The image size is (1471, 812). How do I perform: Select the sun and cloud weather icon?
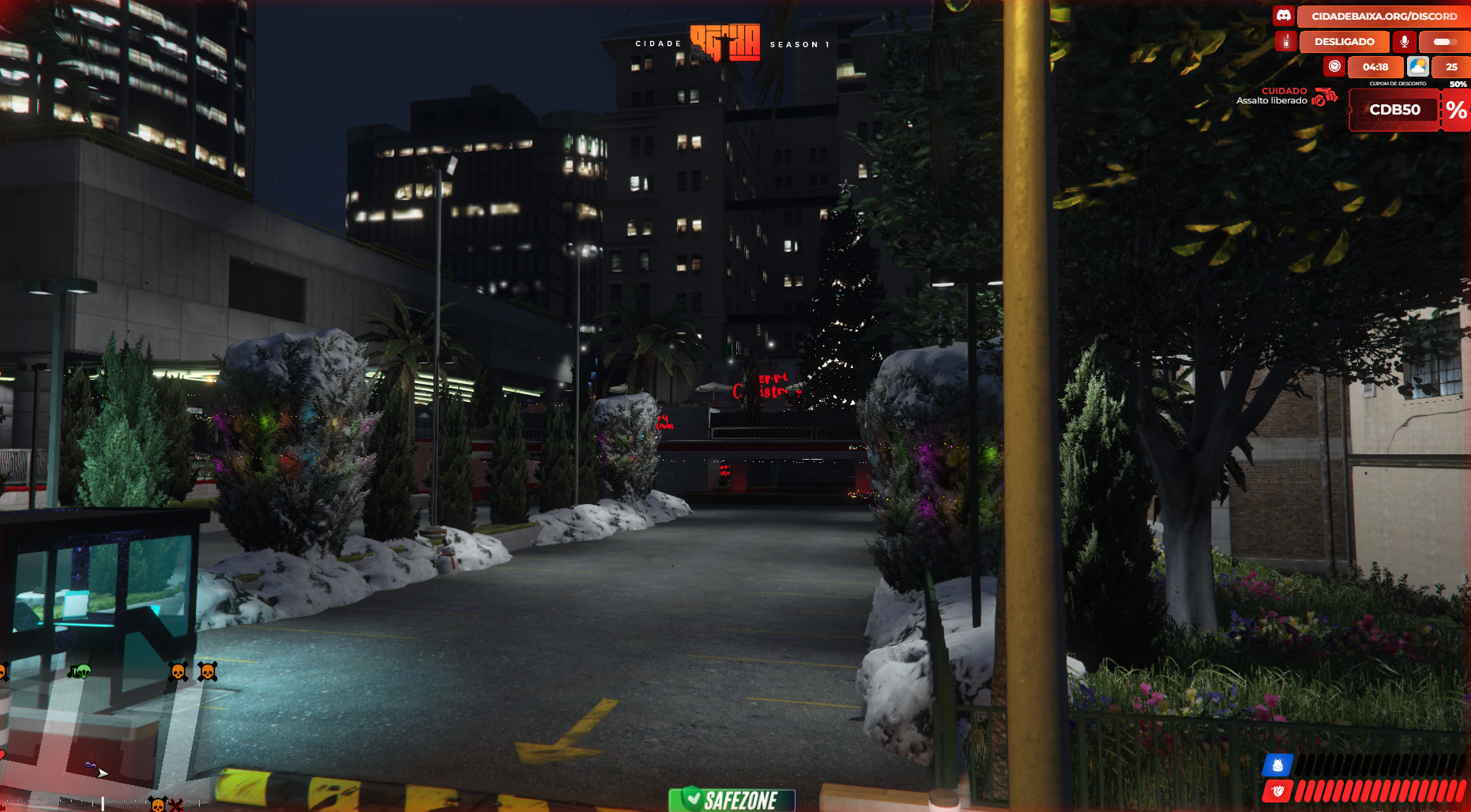[x=1417, y=66]
